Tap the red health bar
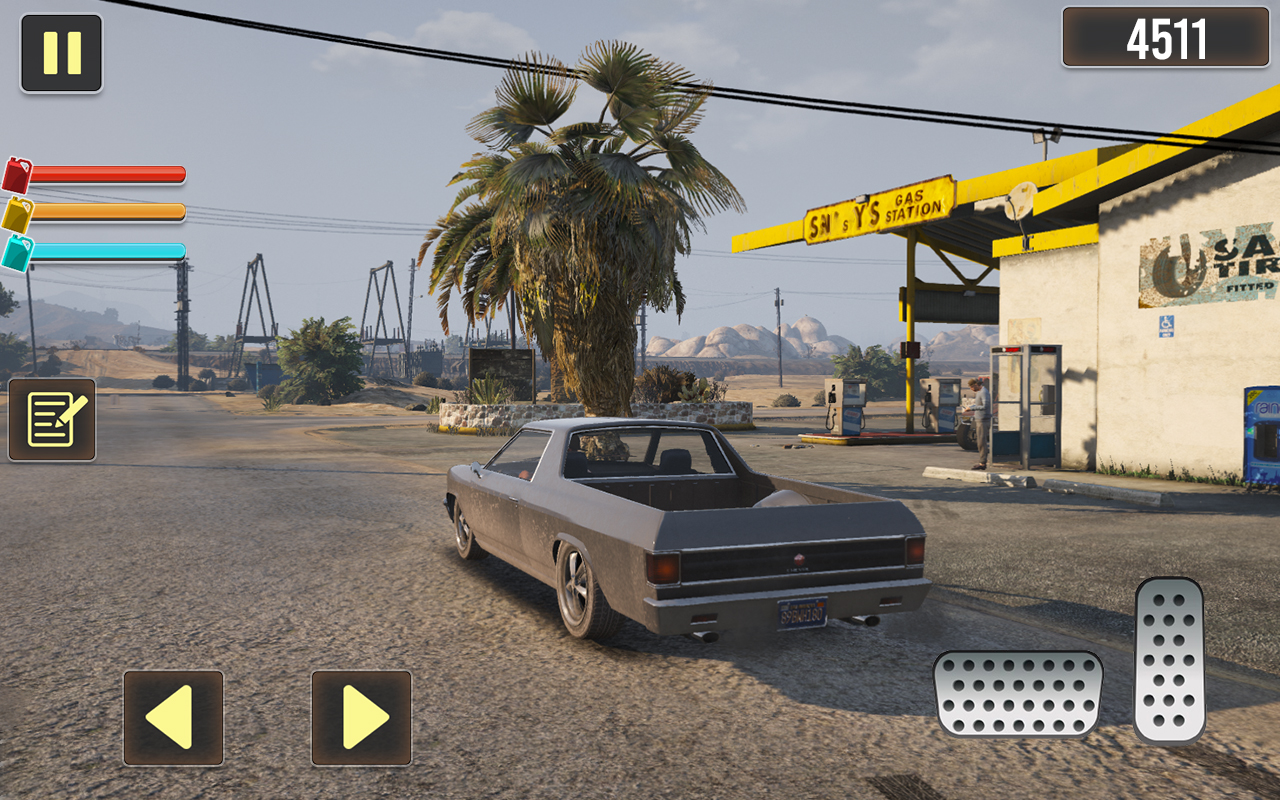Screen dimensions: 1280x800 point(110,173)
